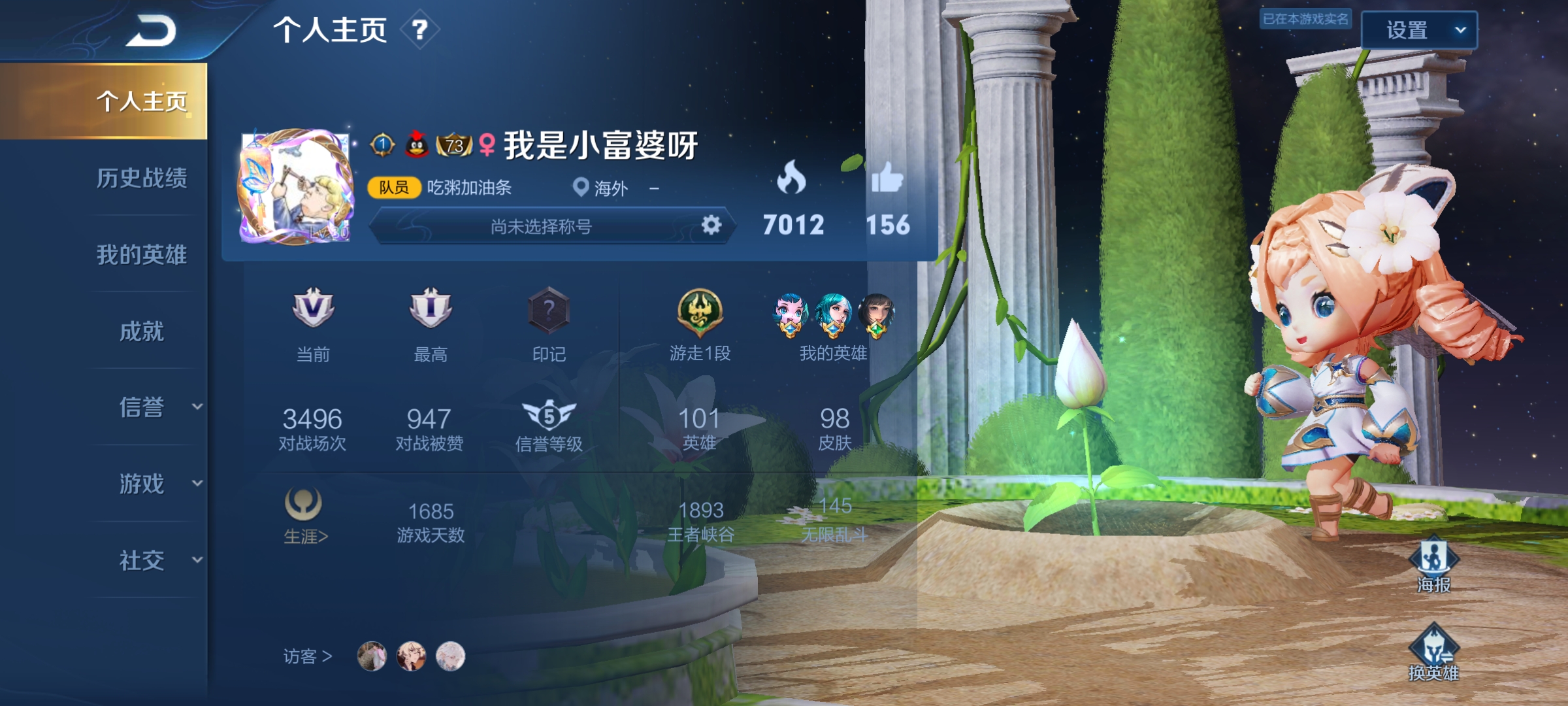Go back using the return arrow
The width and height of the screenshot is (1568, 706).
coord(152,31)
